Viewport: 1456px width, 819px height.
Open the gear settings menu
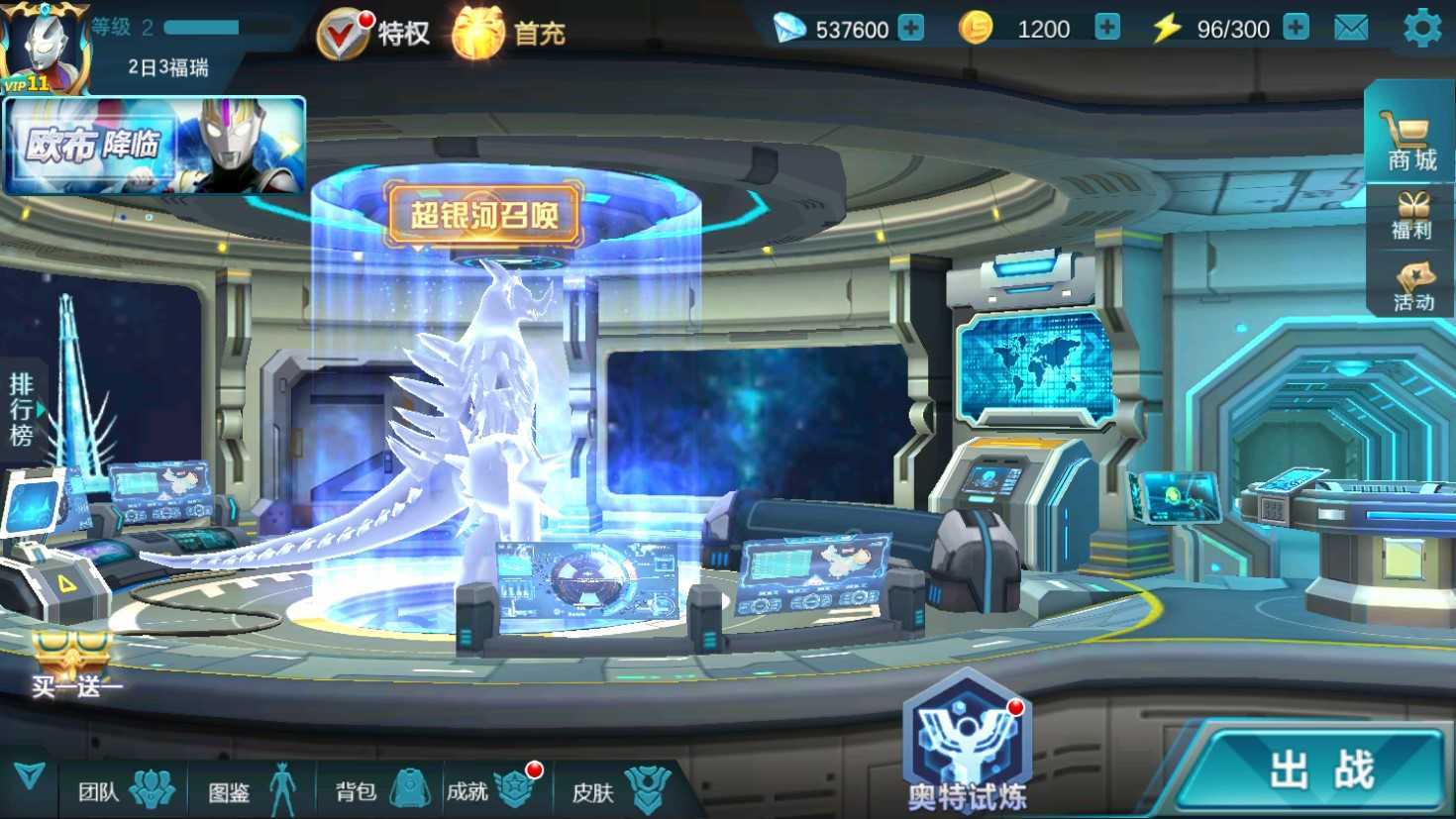pos(1422,29)
